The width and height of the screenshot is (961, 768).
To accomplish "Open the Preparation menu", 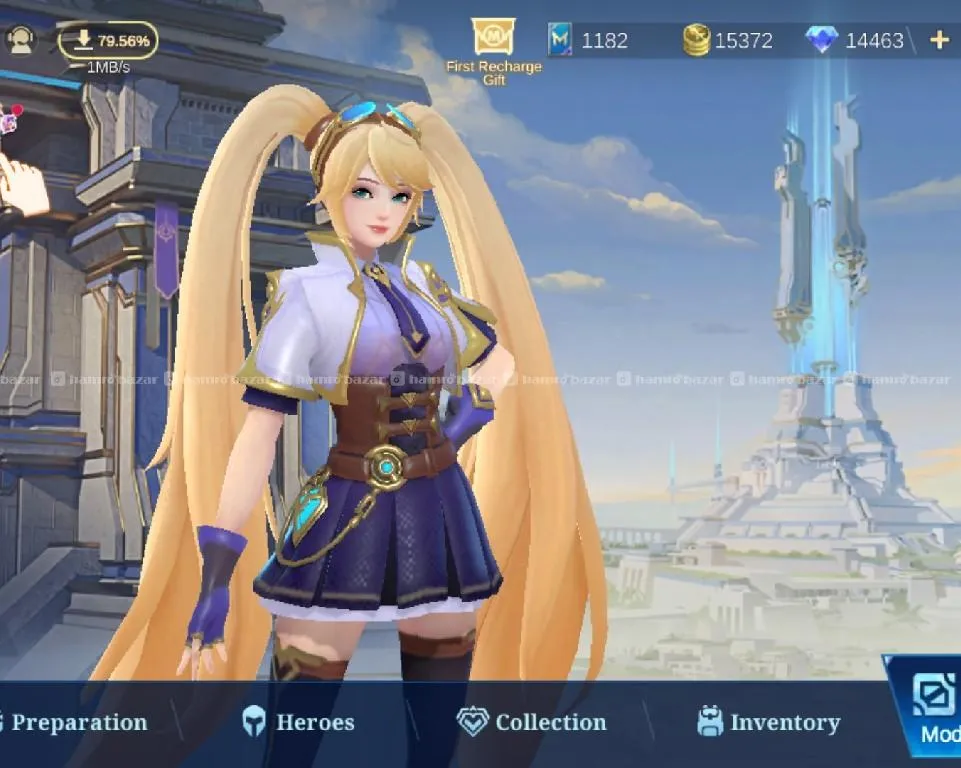I will [x=78, y=722].
